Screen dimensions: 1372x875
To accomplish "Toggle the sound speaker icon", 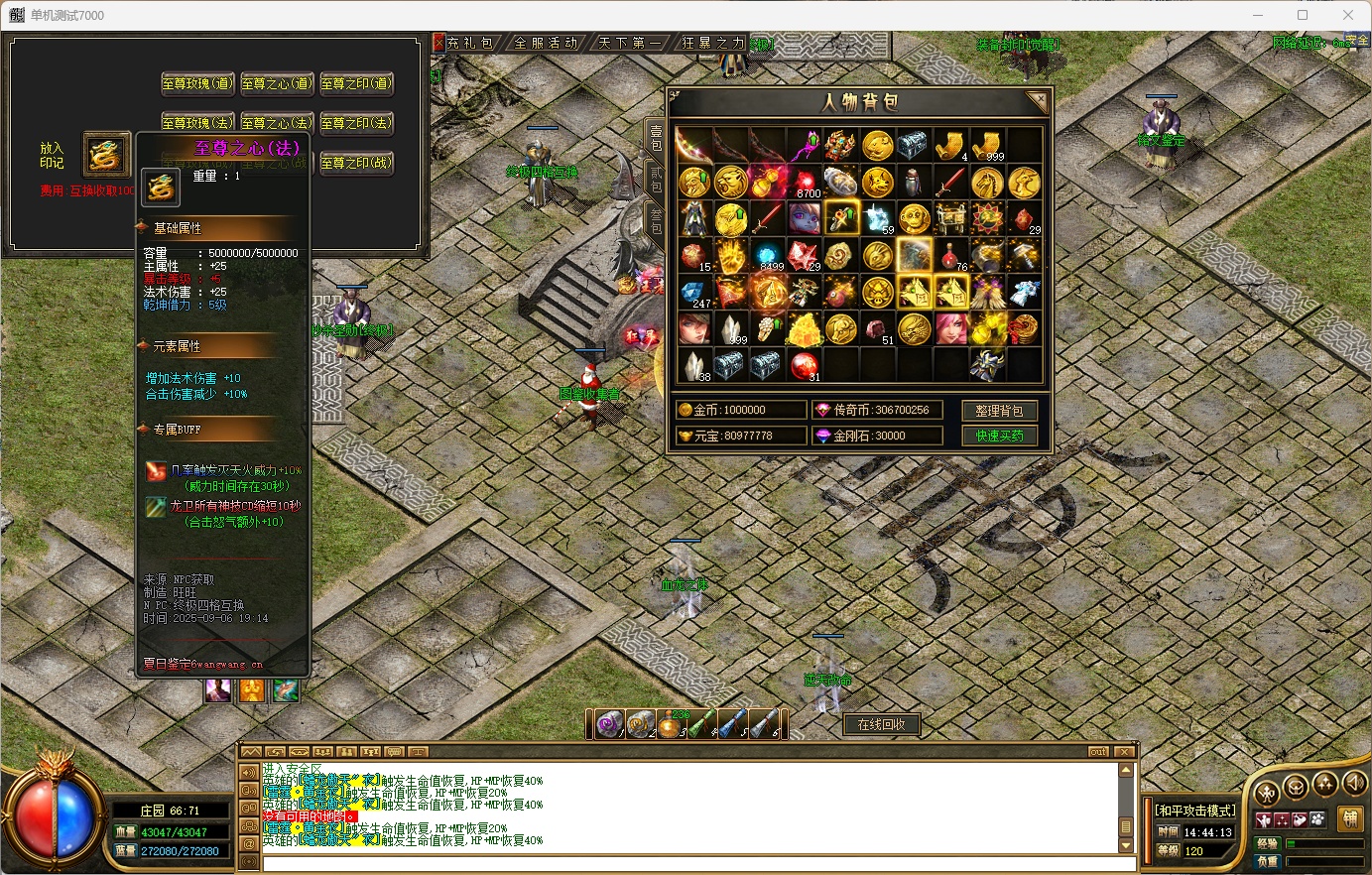I will [1354, 784].
